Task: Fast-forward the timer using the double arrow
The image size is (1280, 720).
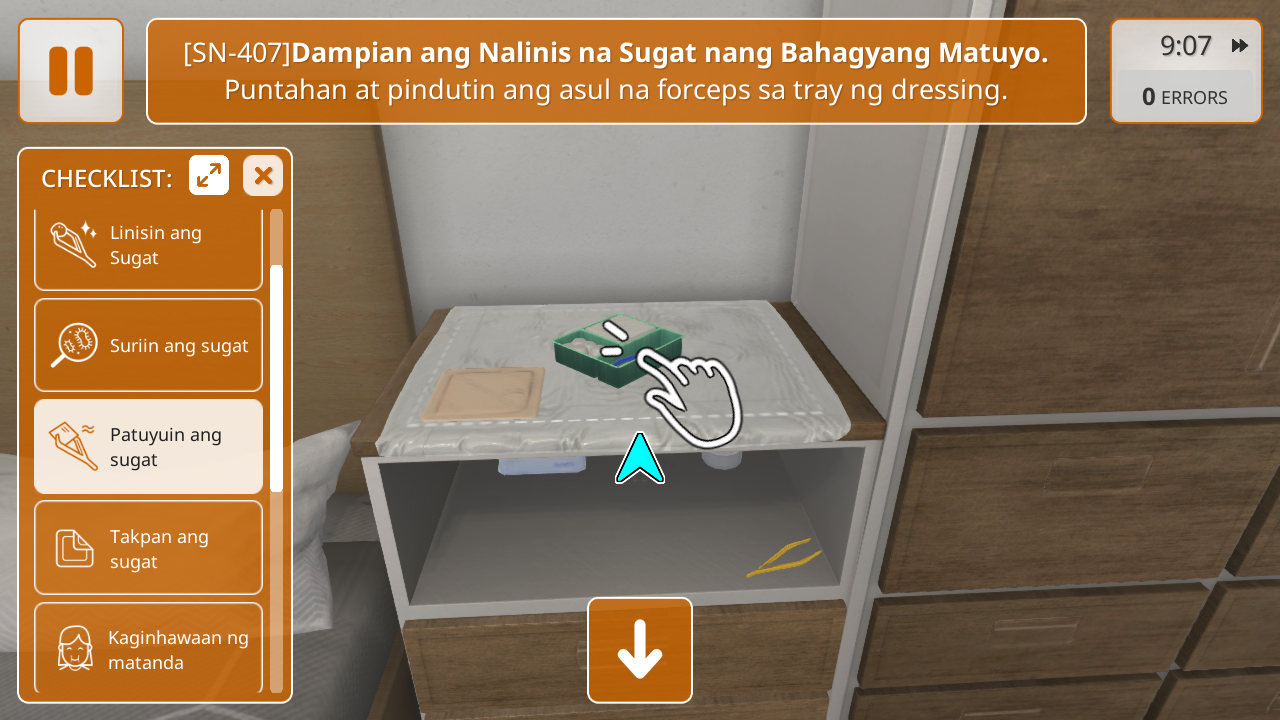Action: [x=1240, y=46]
